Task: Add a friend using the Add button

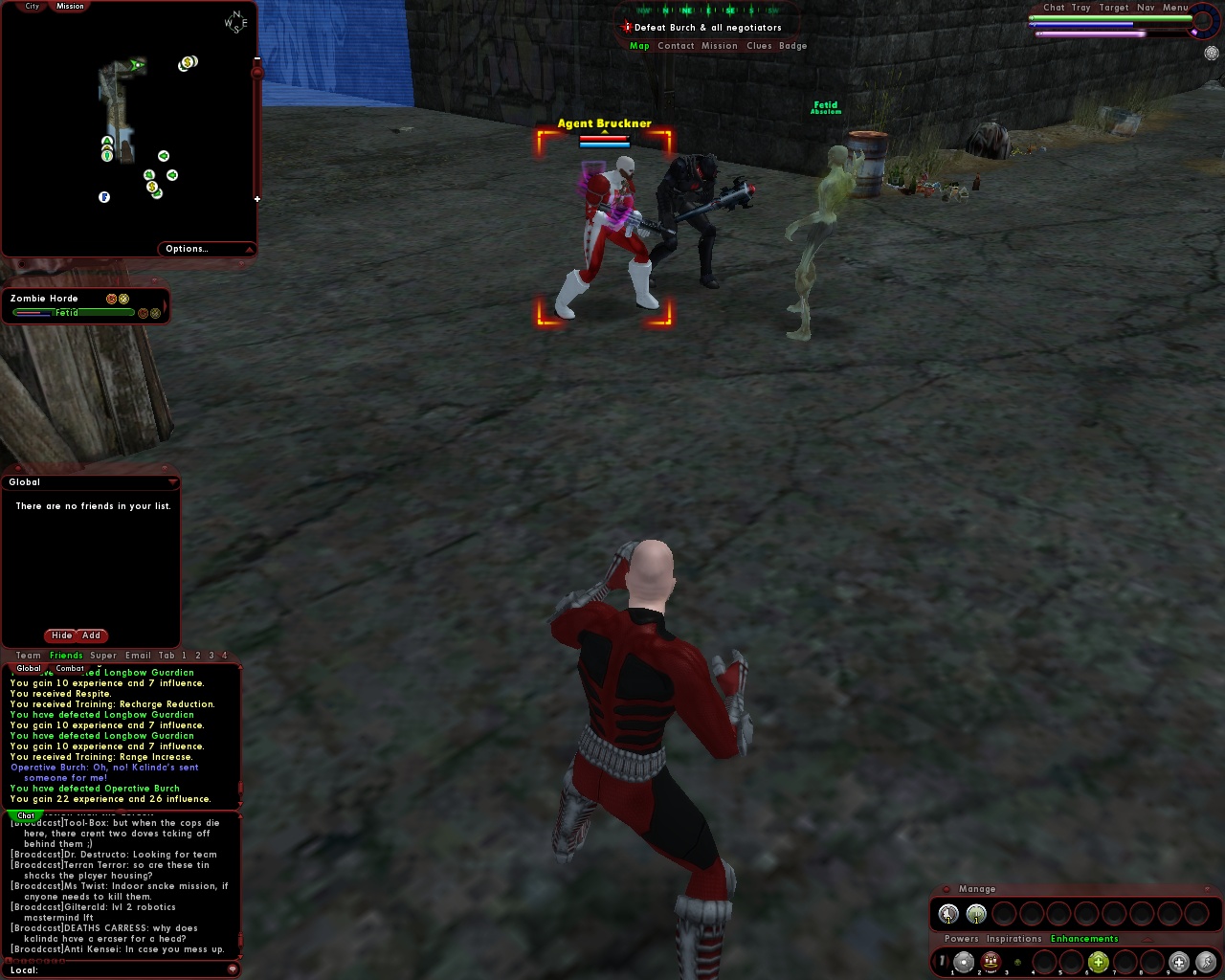Action: coord(91,635)
